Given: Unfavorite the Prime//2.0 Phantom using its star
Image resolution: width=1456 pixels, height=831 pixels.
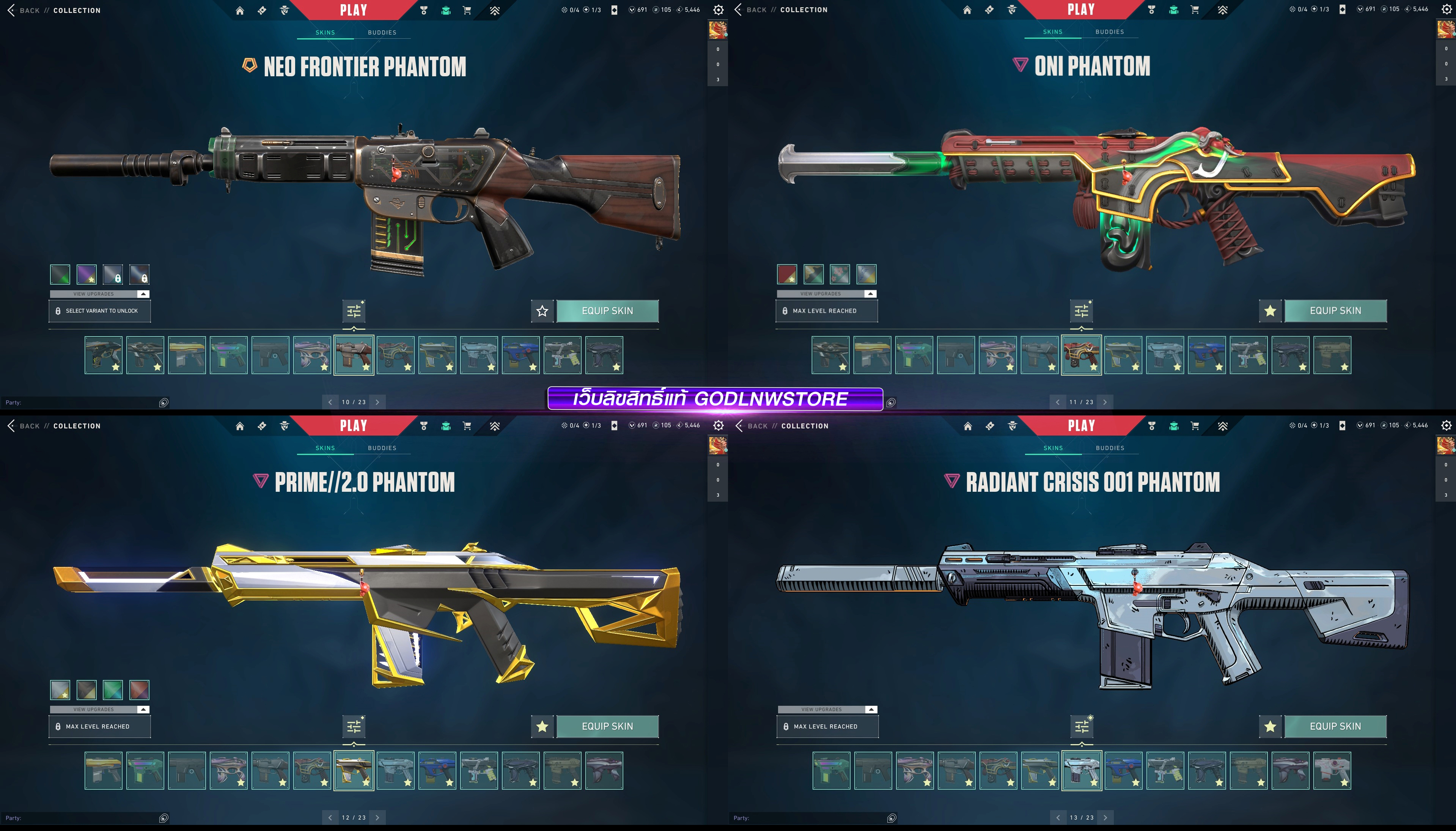Looking at the screenshot, I should tap(542, 727).
